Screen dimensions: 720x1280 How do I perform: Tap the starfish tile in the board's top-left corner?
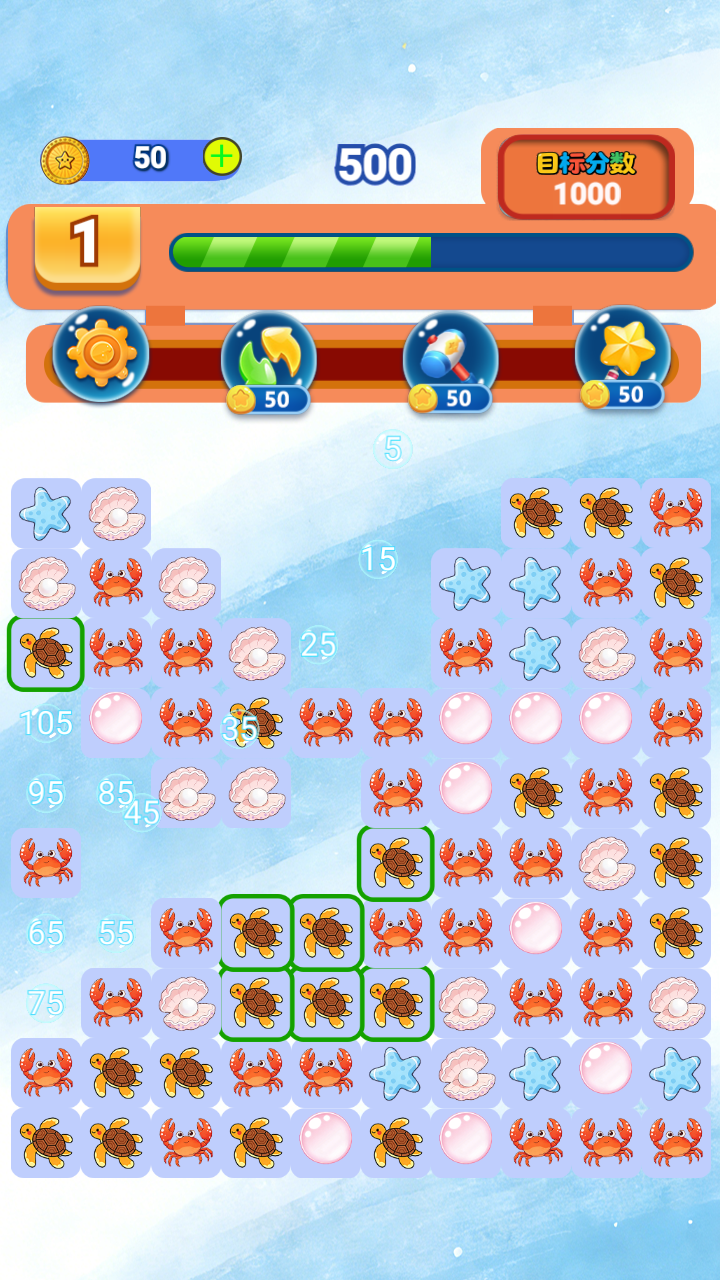click(x=46, y=513)
